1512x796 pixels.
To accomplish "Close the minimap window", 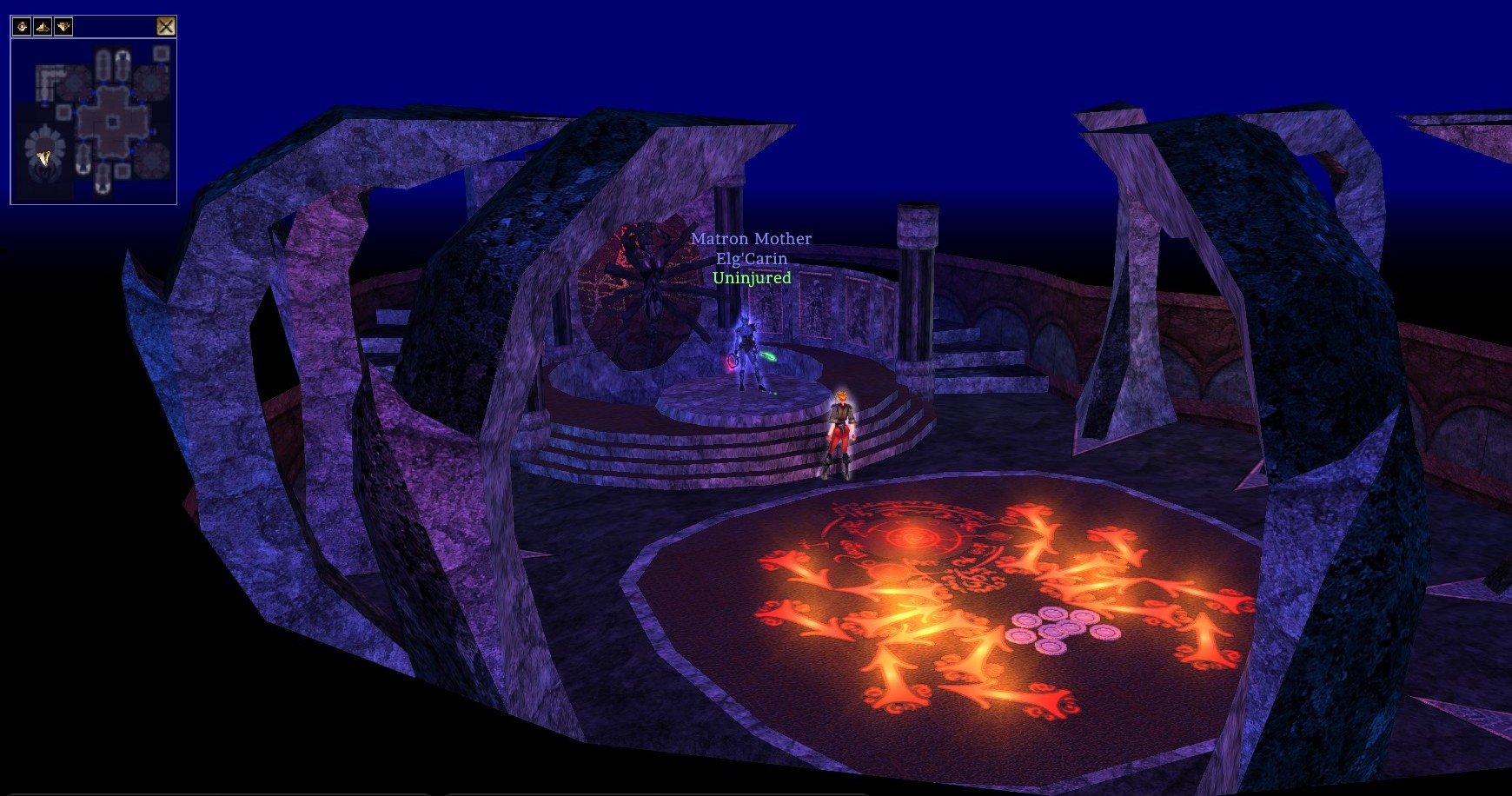I will click(166, 26).
